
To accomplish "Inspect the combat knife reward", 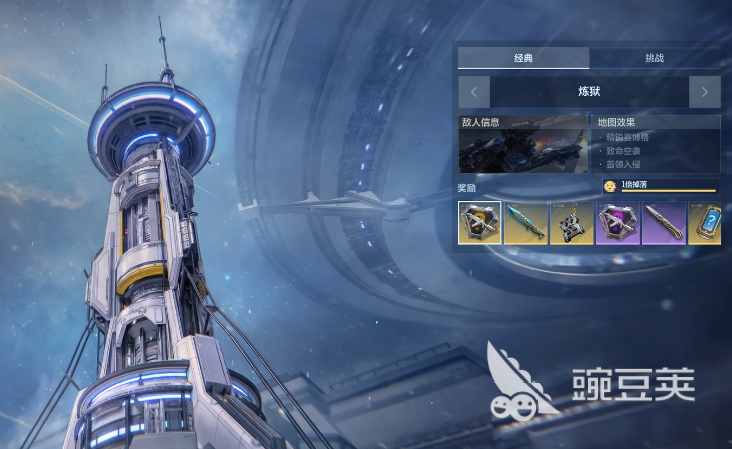I will (663, 222).
